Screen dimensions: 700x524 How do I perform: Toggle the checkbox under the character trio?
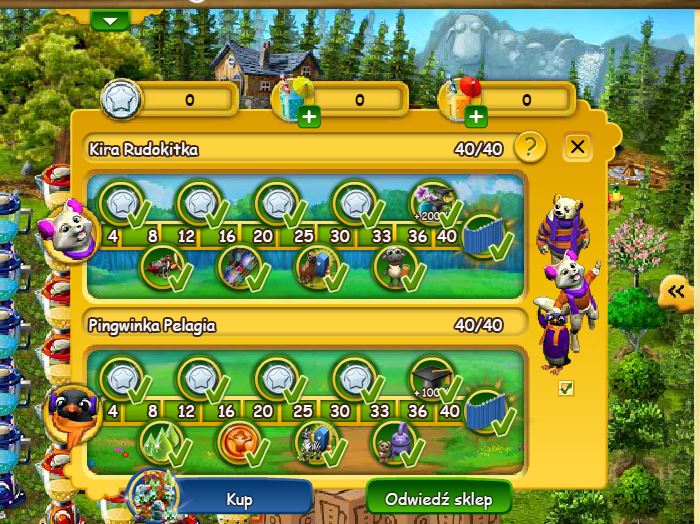566,388
